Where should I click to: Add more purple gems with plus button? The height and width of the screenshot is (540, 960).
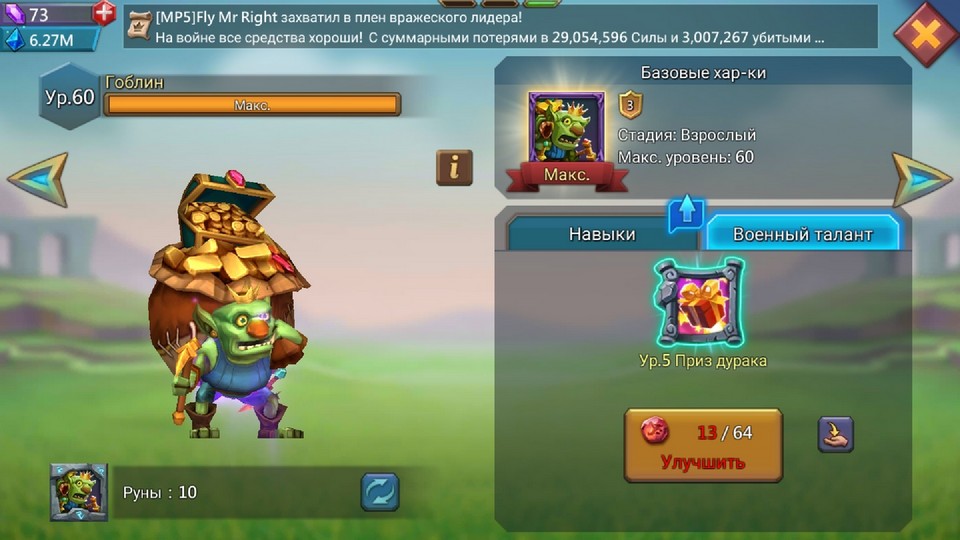coord(104,14)
